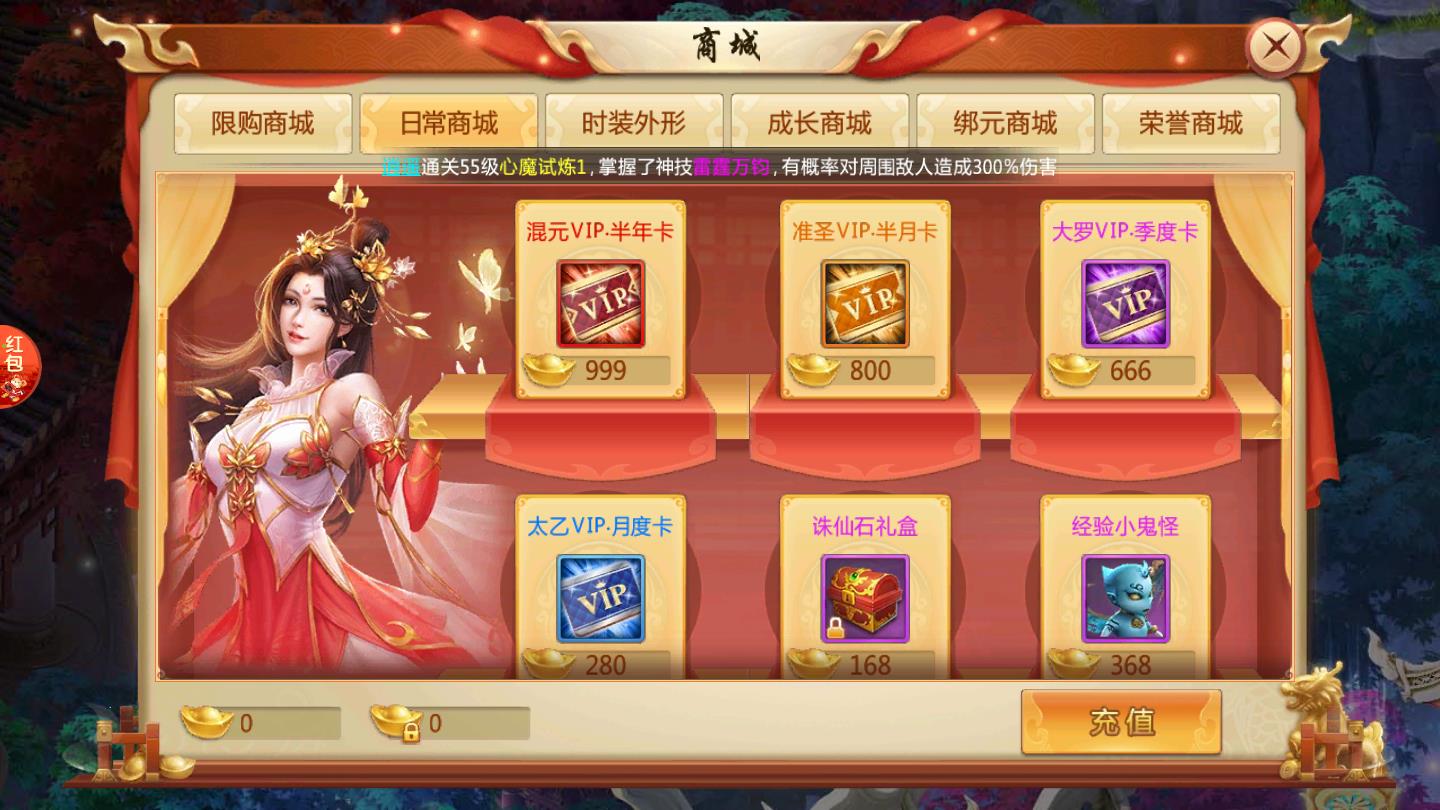This screenshot has height=810, width=1440.
Task: Open the 红包 red envelope icon
Action: pos(17,366)
